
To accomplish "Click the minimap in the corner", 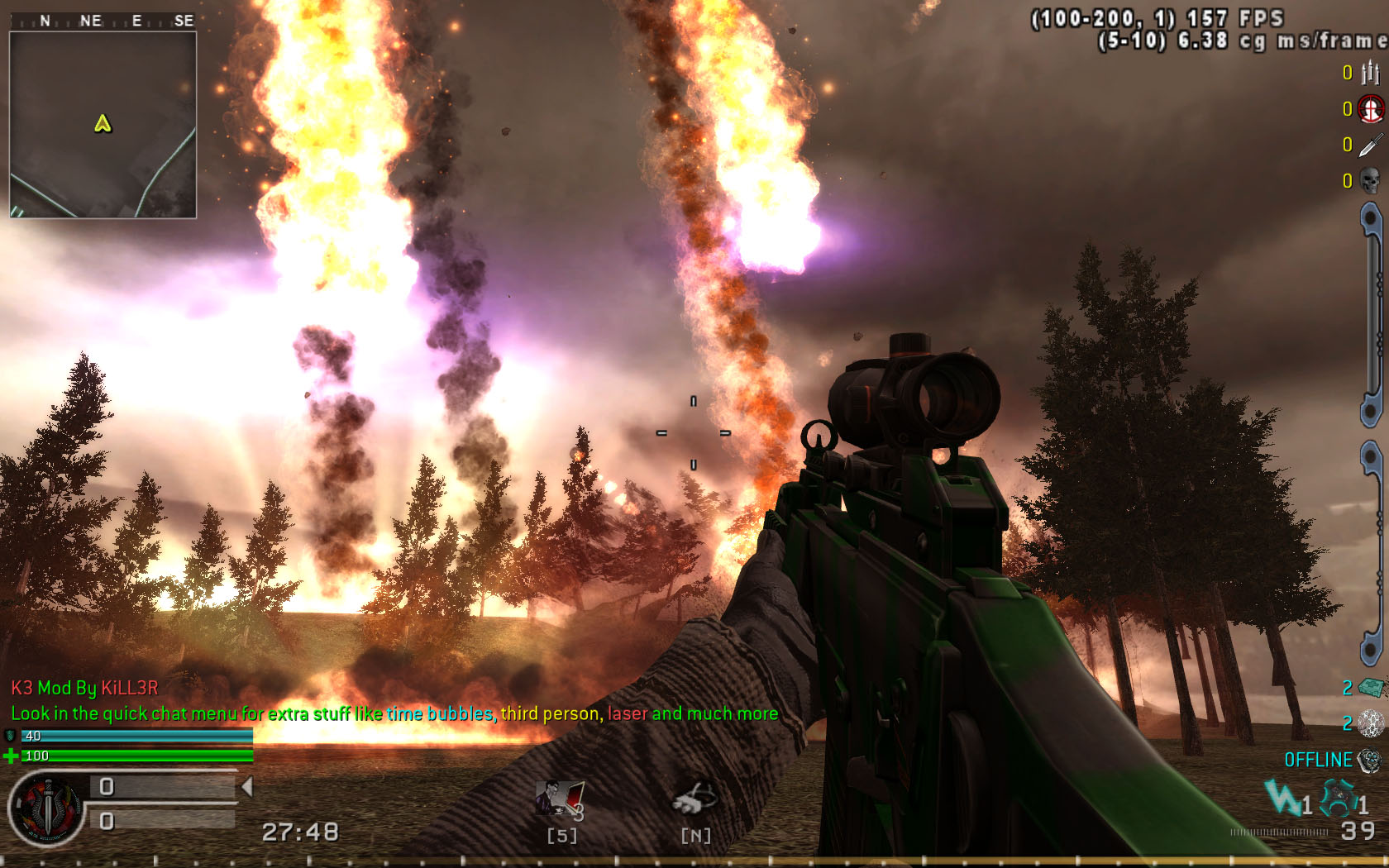I will point(103,125).
